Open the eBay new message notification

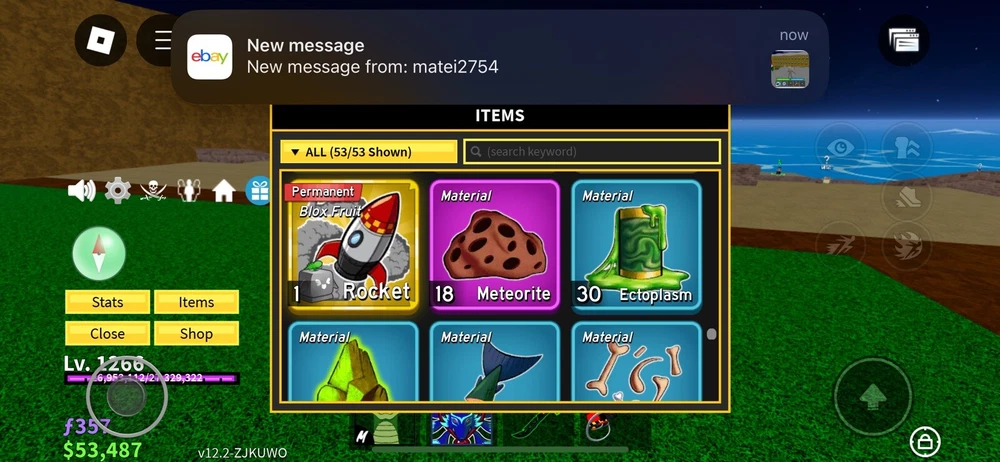point(498,57)
